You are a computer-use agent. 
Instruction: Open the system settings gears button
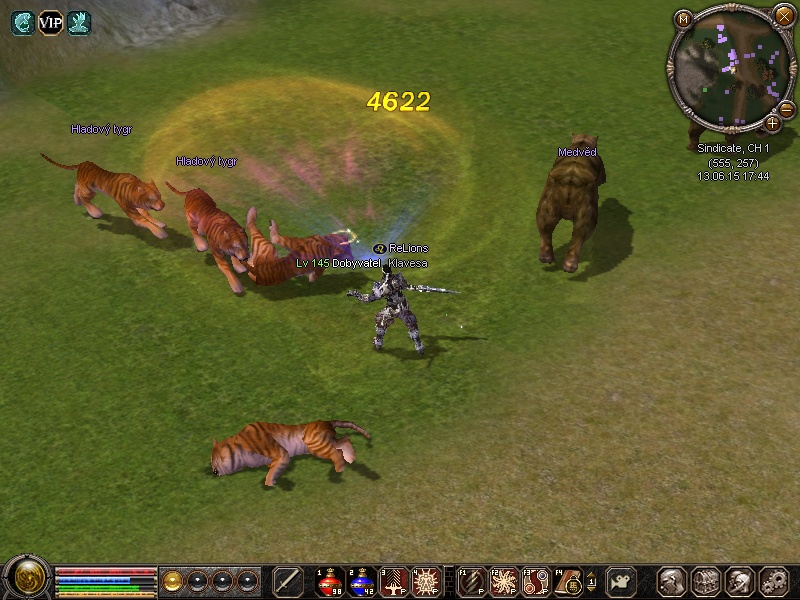pyautogui.click(x=774, y=581)
